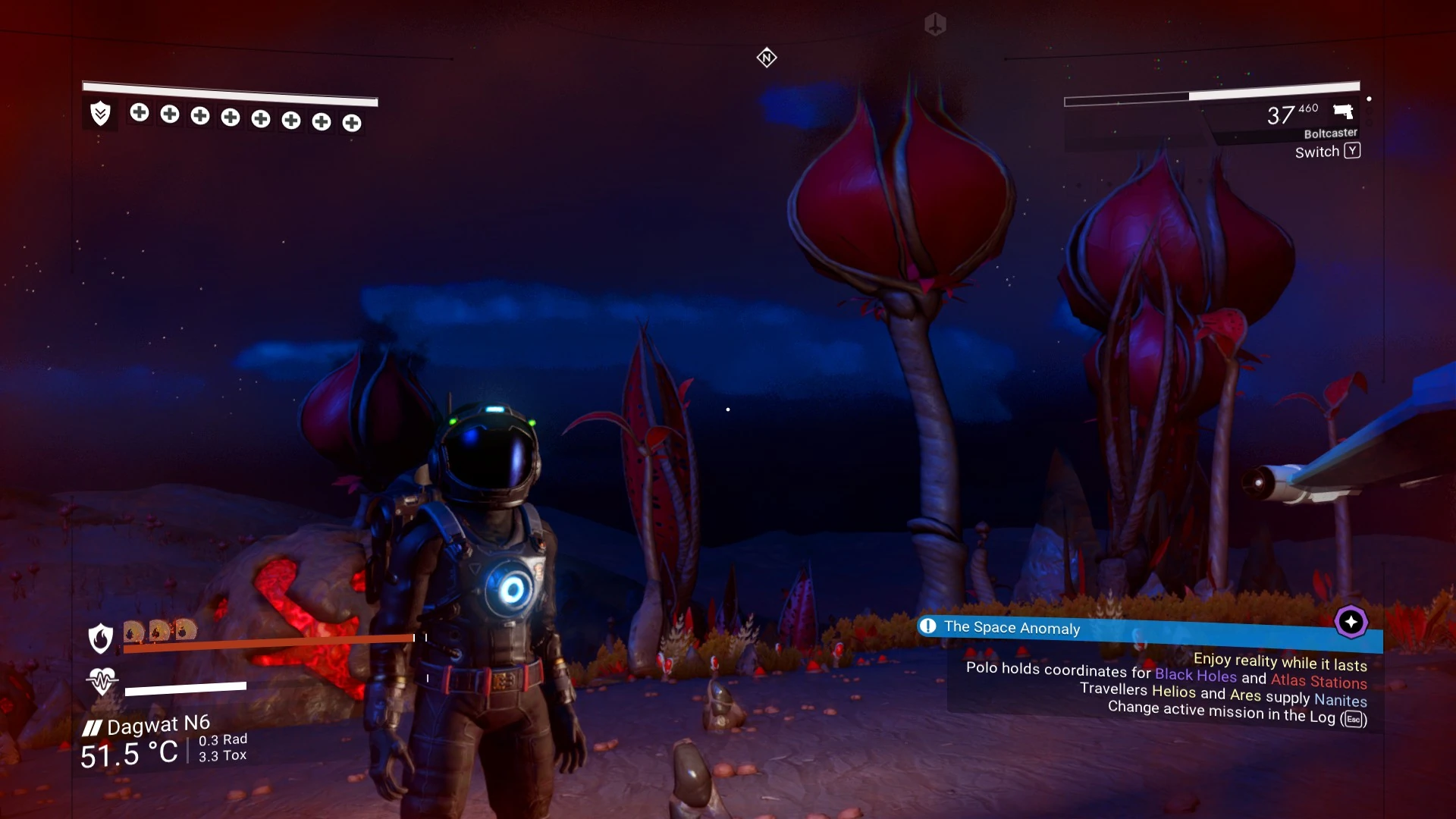Click the purple mission star icon
Image resolution: width=1456 pixels, height=819 pixels.
(1351, 622)
